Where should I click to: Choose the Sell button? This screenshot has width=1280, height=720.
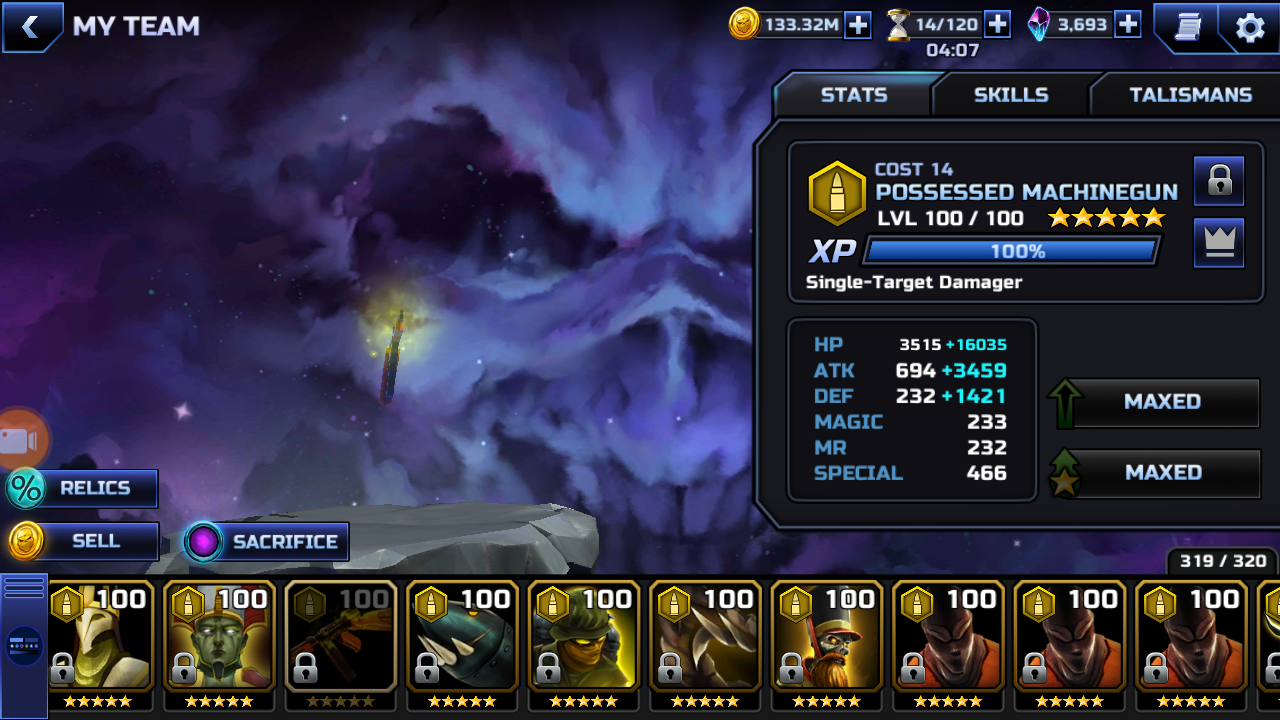84,542
